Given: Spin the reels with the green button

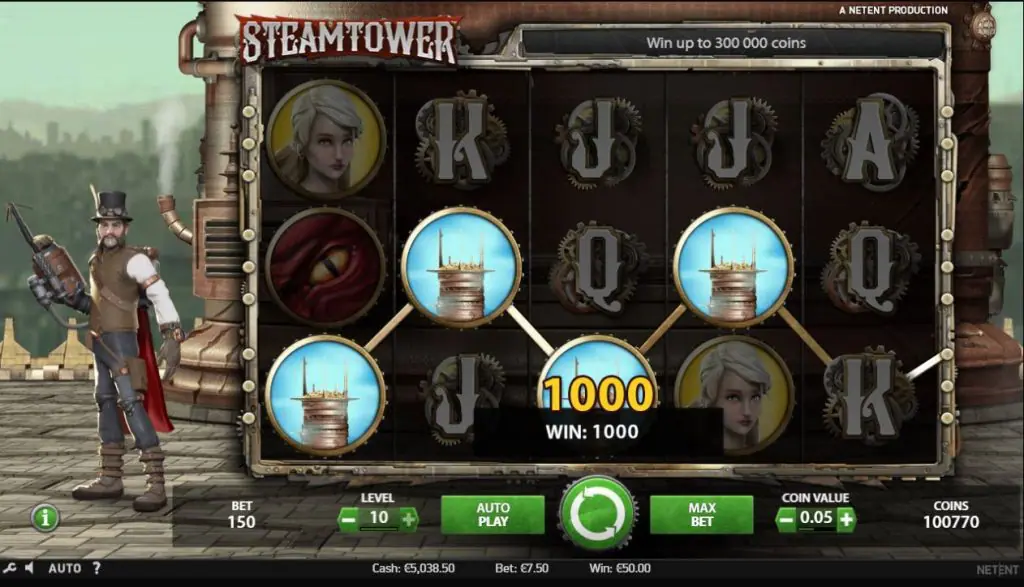Looking at the screenshot, I should [598, 513].
